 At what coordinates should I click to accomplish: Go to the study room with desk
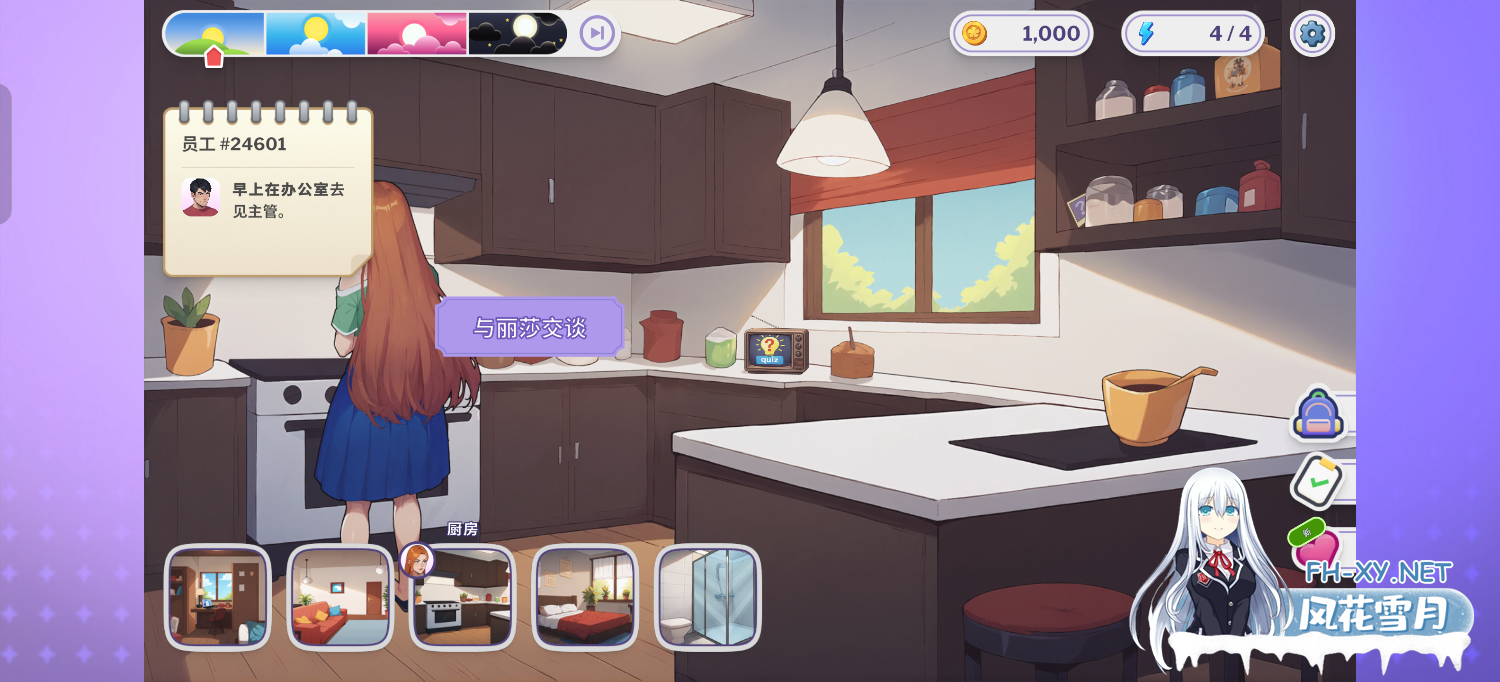click(x=217, y=597)
